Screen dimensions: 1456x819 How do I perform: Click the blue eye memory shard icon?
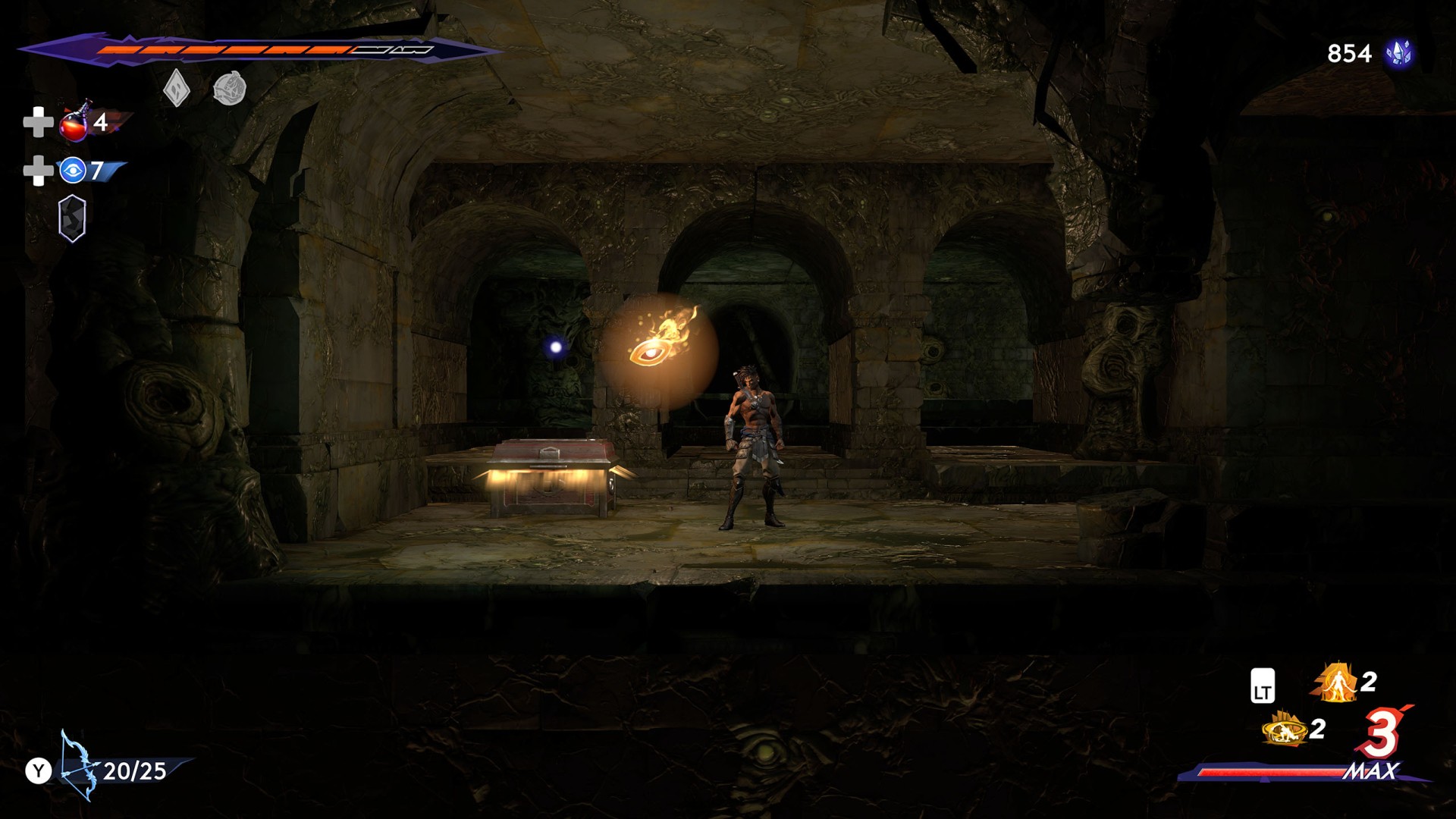pos(73,171)
